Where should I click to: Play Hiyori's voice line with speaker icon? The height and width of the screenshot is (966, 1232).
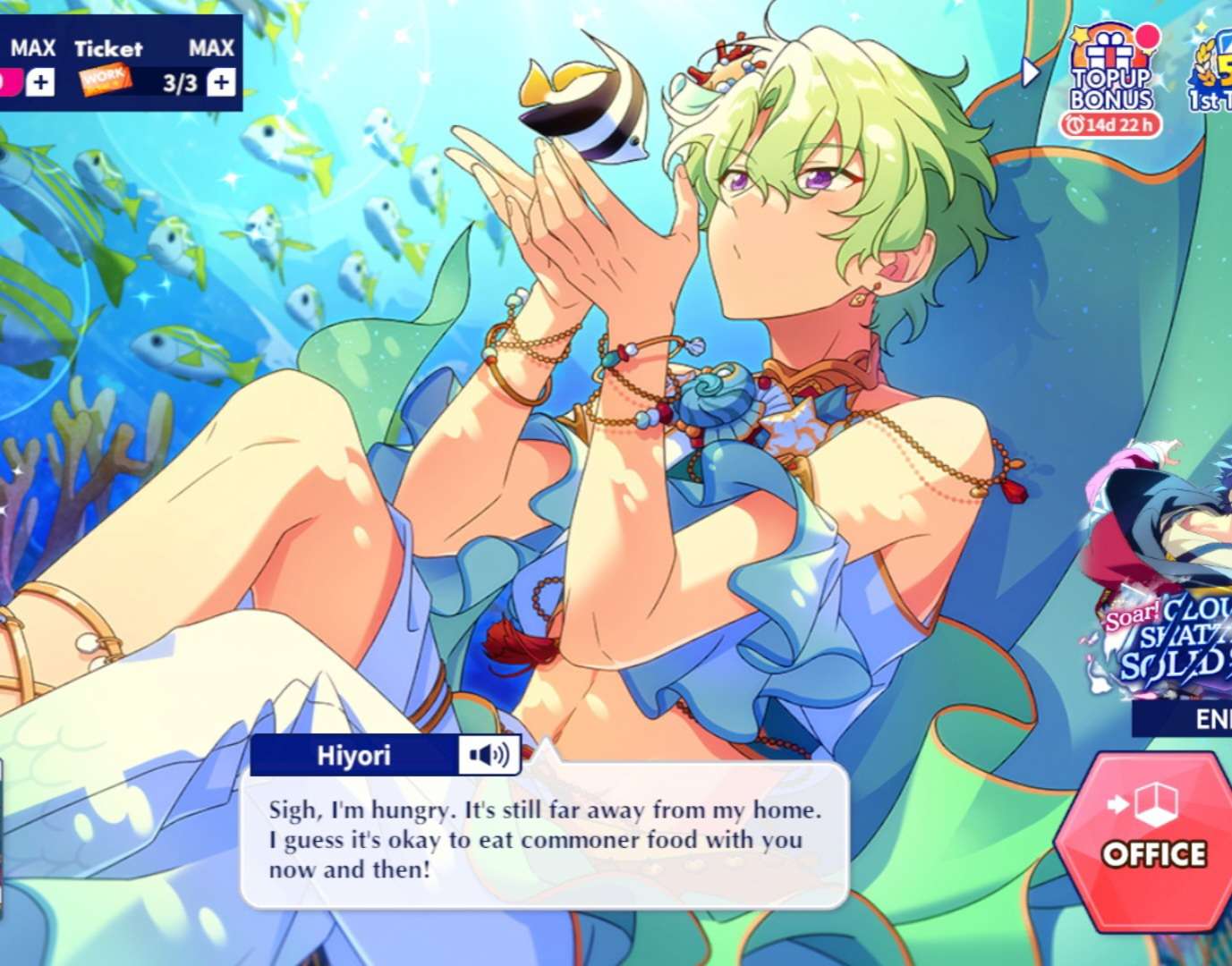[x=489, y=756]
